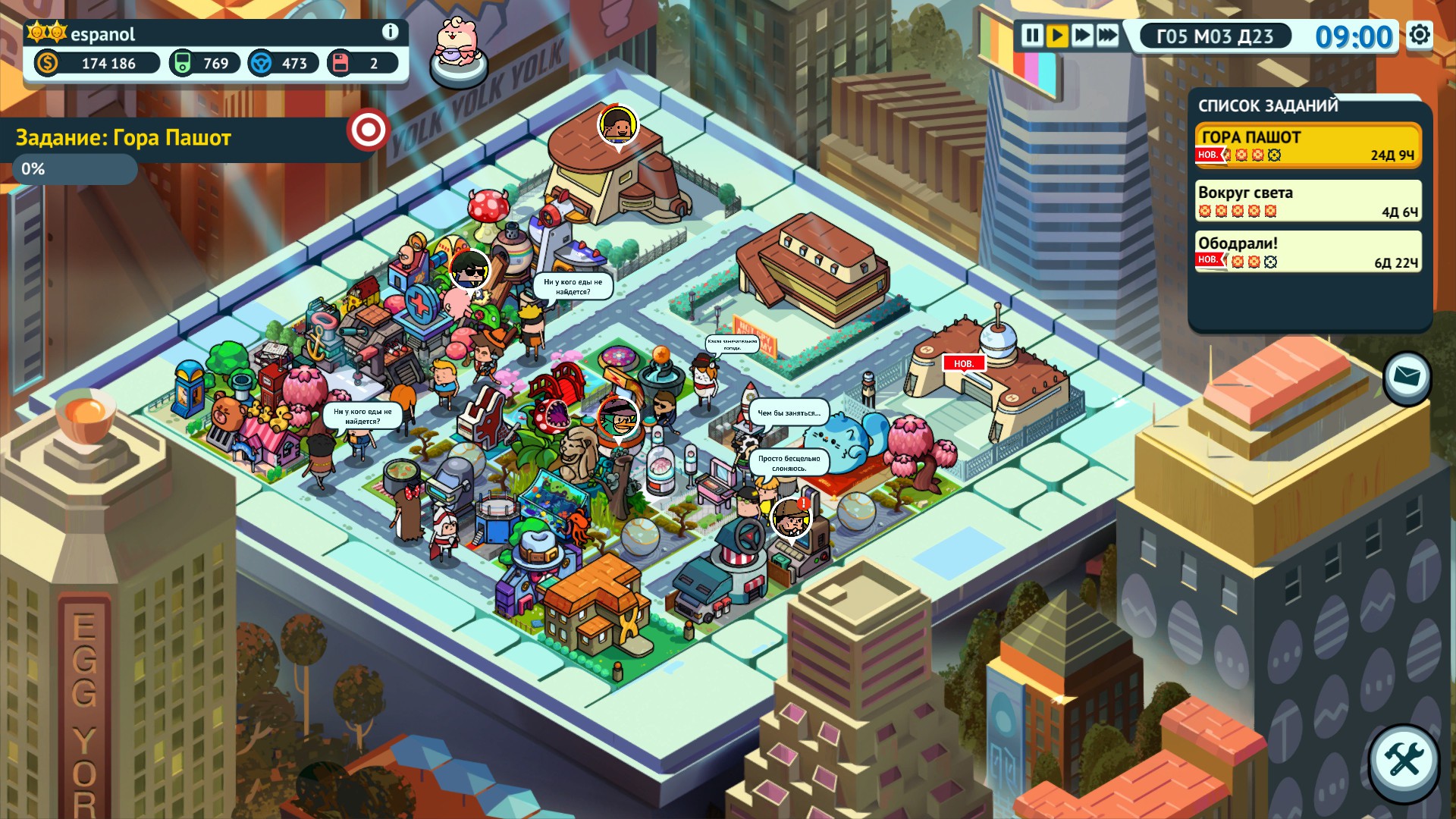Click the red НОВ. building marker

pyautogui.click(x=963, y=363)
